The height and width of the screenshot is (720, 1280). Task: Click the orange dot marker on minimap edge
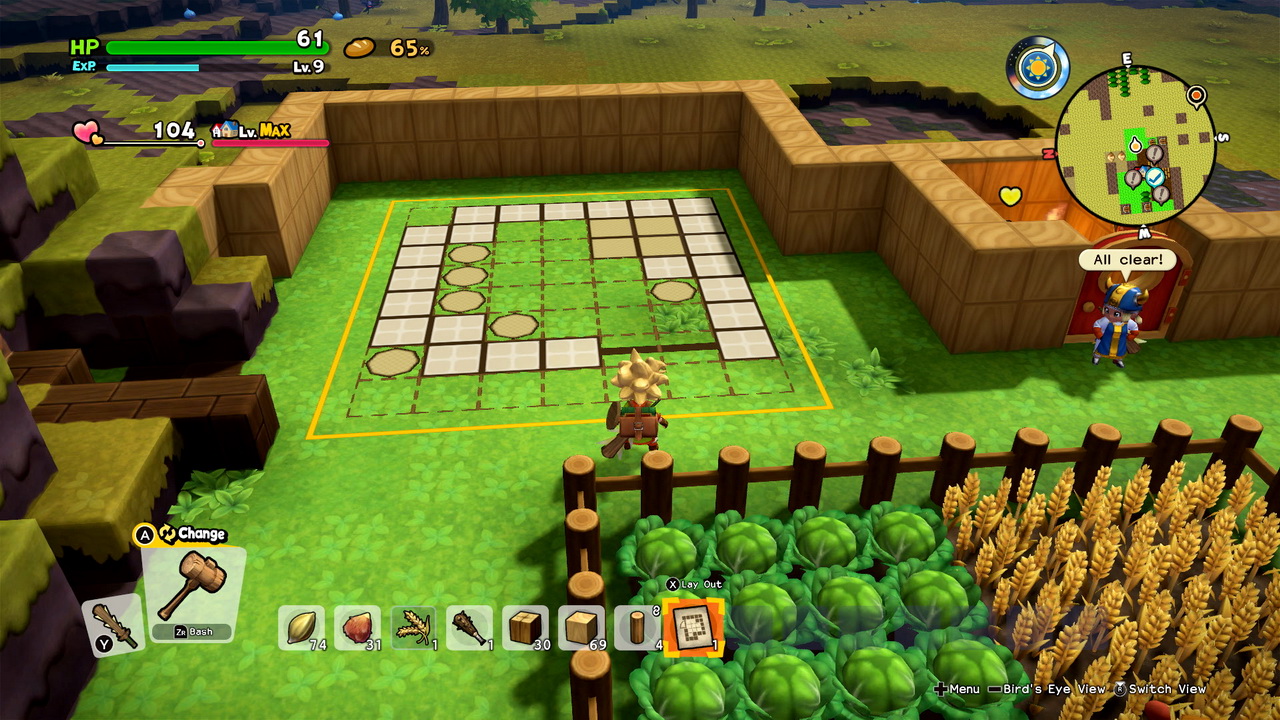click(1195, 96)
